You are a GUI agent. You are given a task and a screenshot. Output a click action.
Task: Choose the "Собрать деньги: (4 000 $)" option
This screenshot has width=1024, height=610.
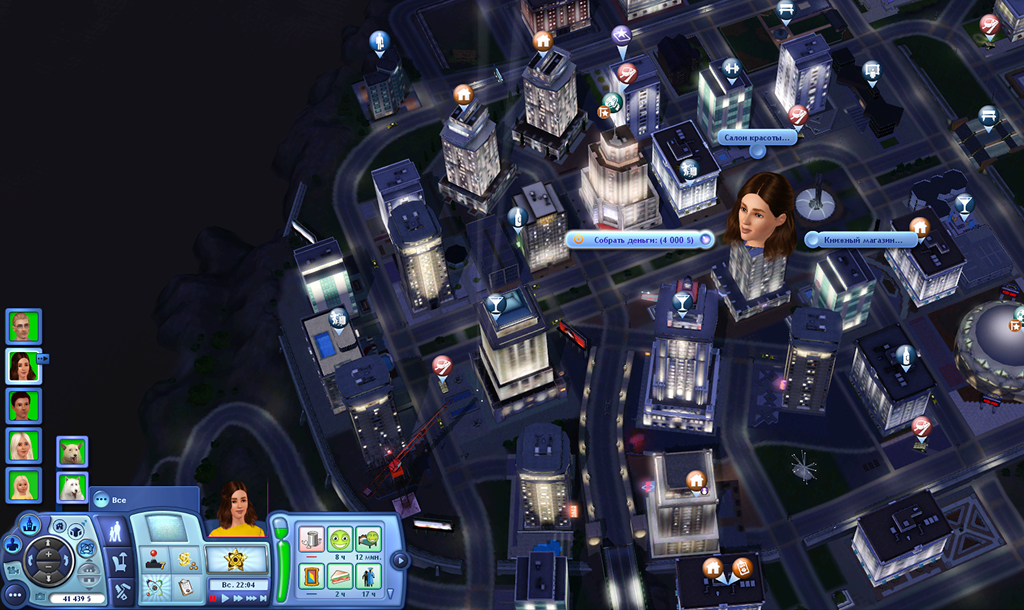click(640, 240)
